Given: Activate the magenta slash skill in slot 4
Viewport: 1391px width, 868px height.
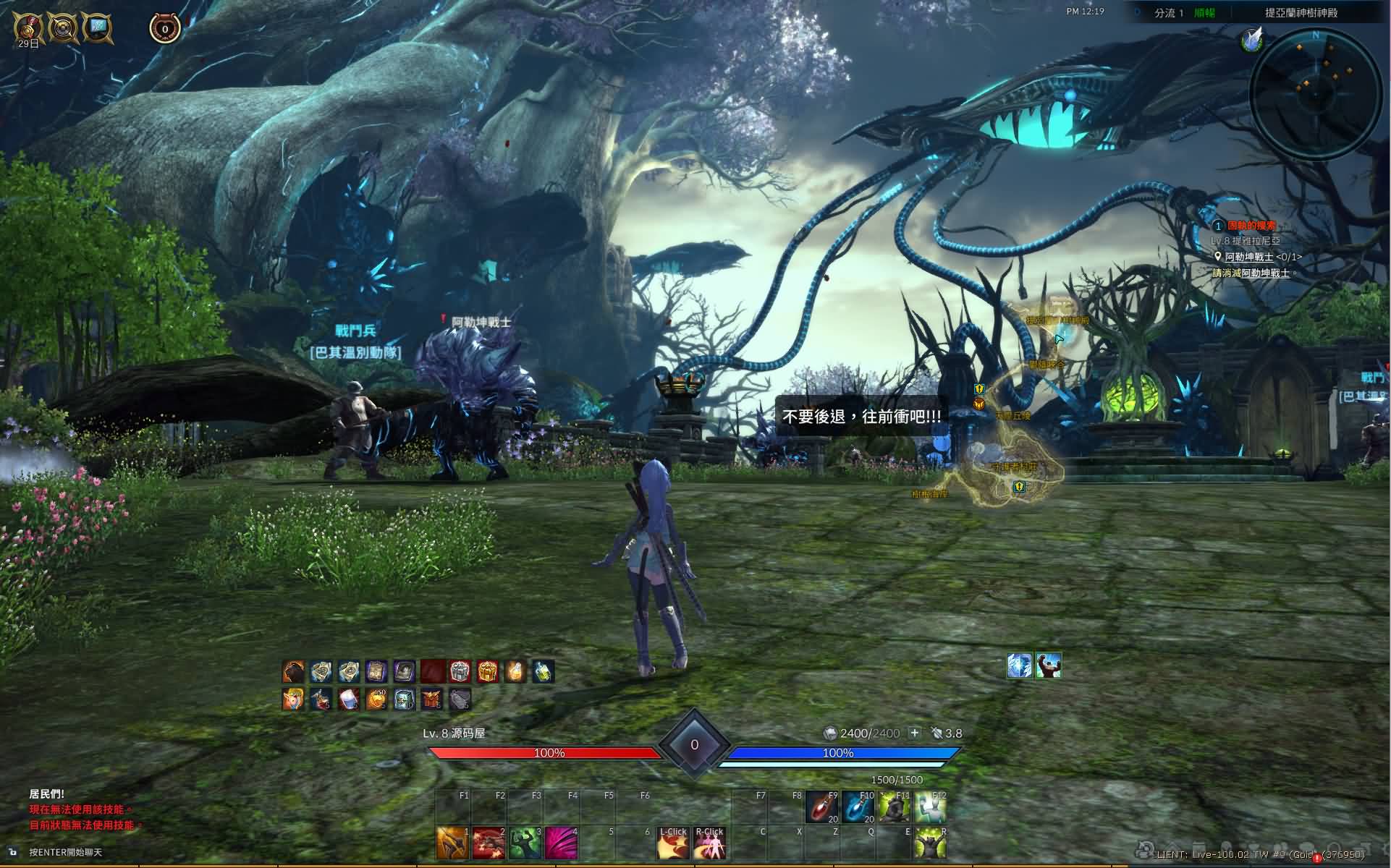Looking at the screenshot, I should pos(561,843).
